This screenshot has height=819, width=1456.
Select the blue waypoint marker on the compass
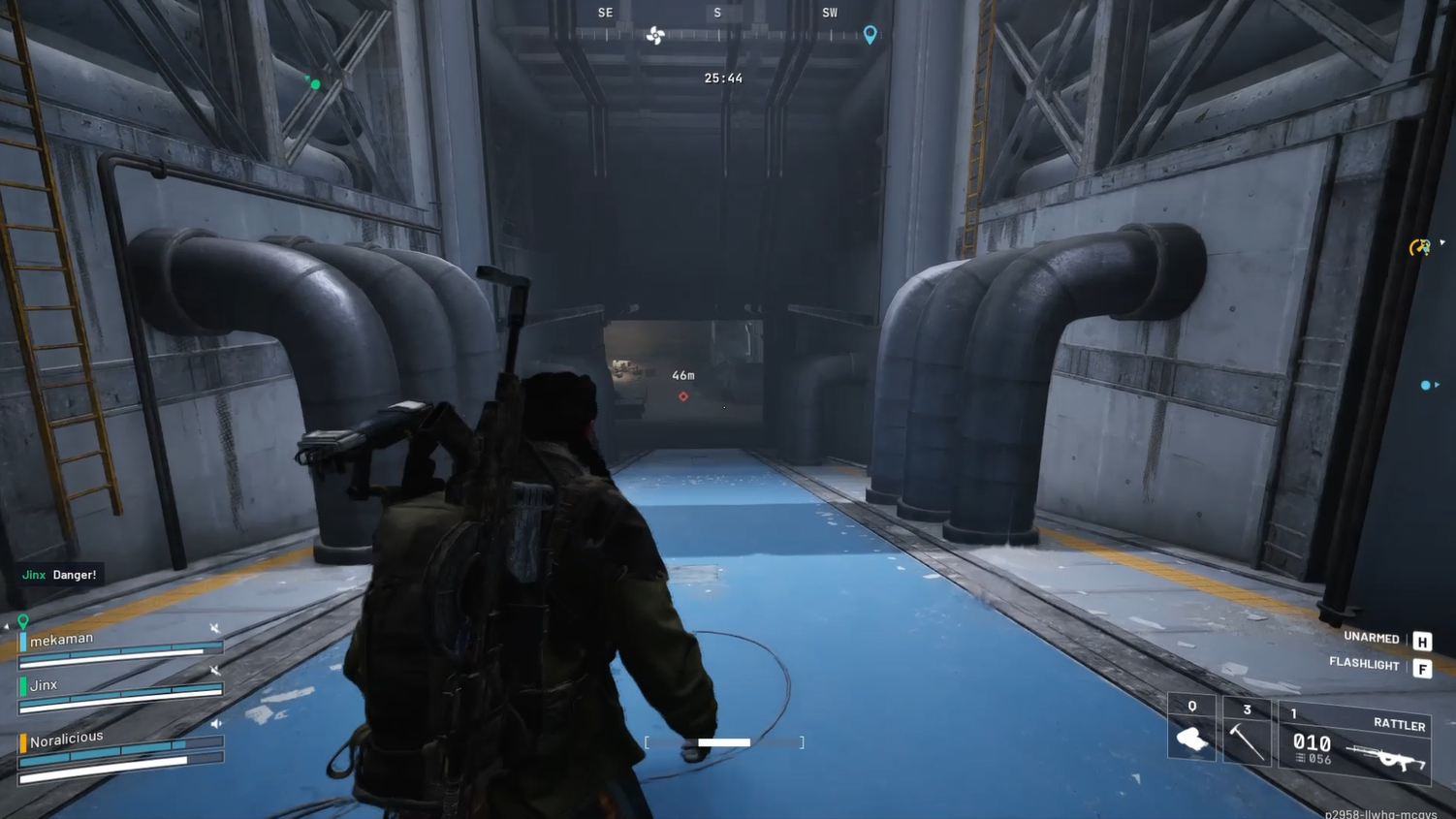(869, 35)
